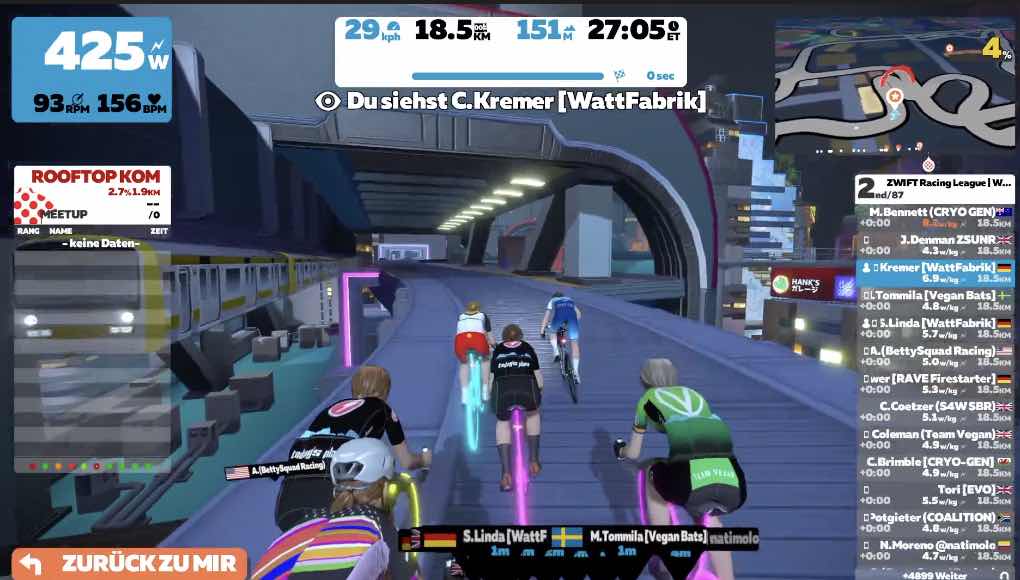
Task: Select the highlighted Kremer [WattFabrik] row
Action: [936, 273]
